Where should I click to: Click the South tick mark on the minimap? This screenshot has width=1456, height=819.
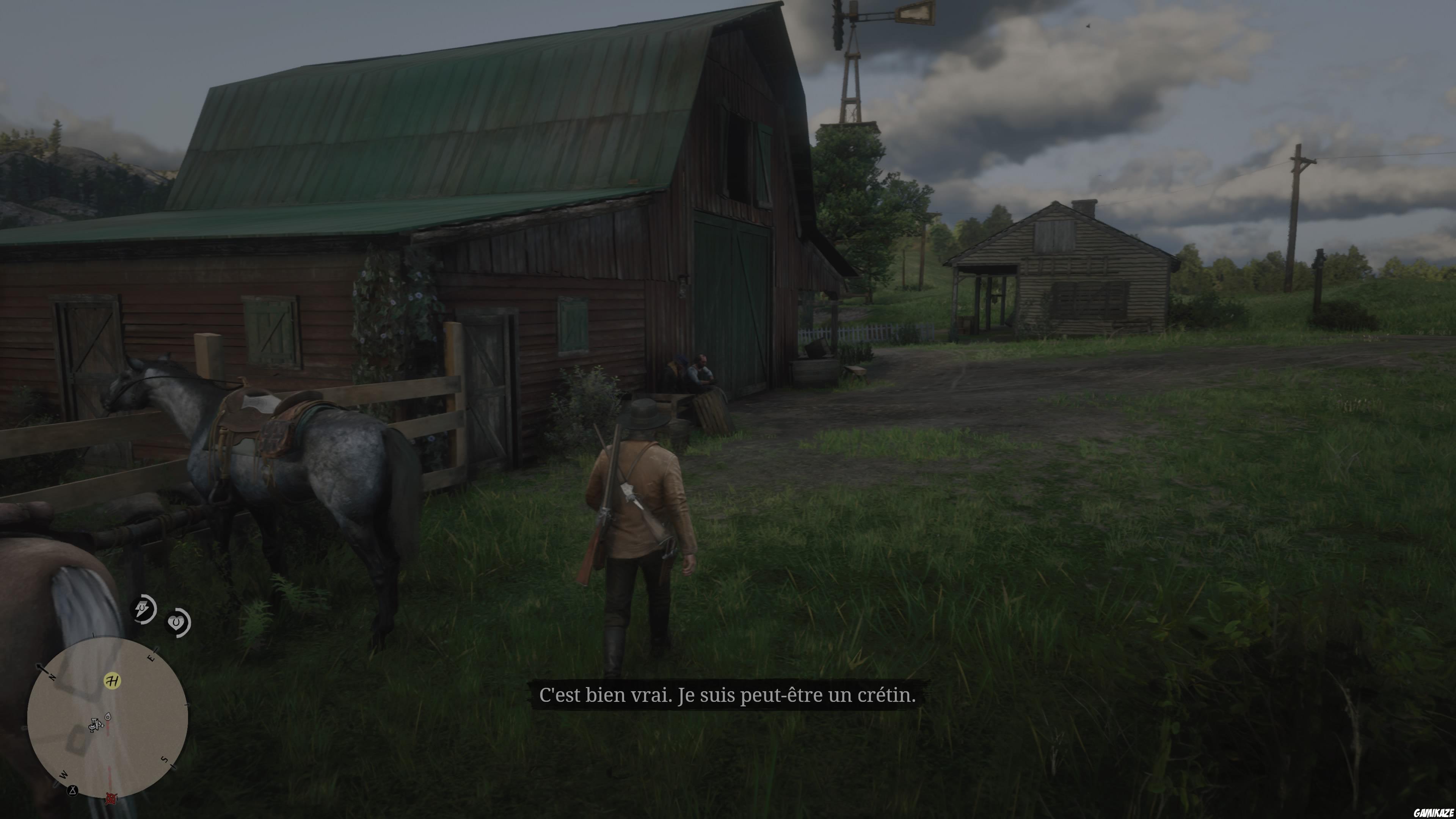click(x=173, y=766)
